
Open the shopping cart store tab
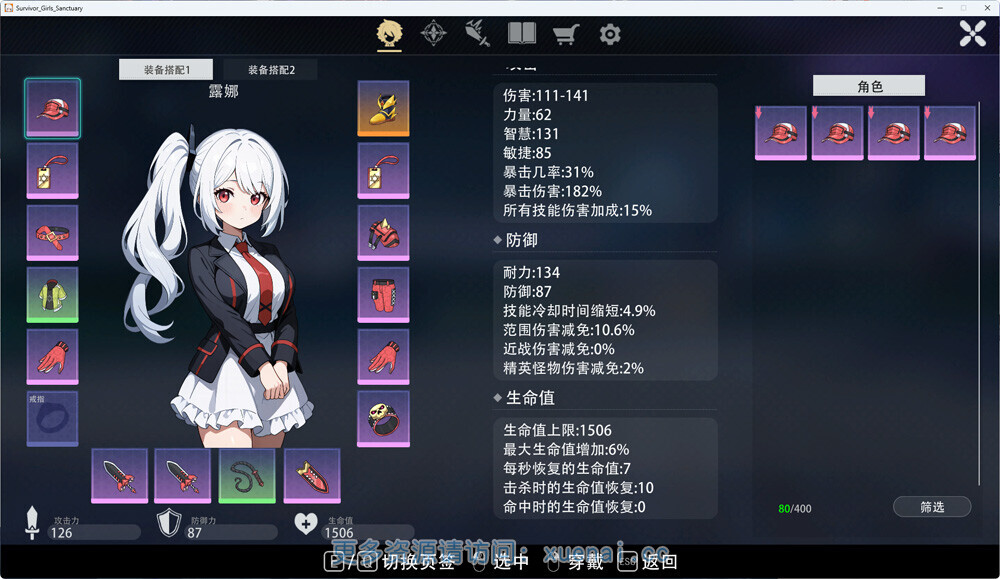566,34
